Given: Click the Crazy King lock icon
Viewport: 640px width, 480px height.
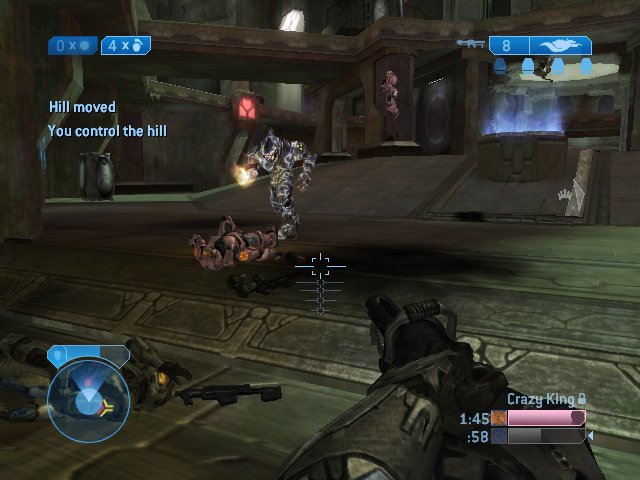Looking at the screenshot, I should [582, 400].
